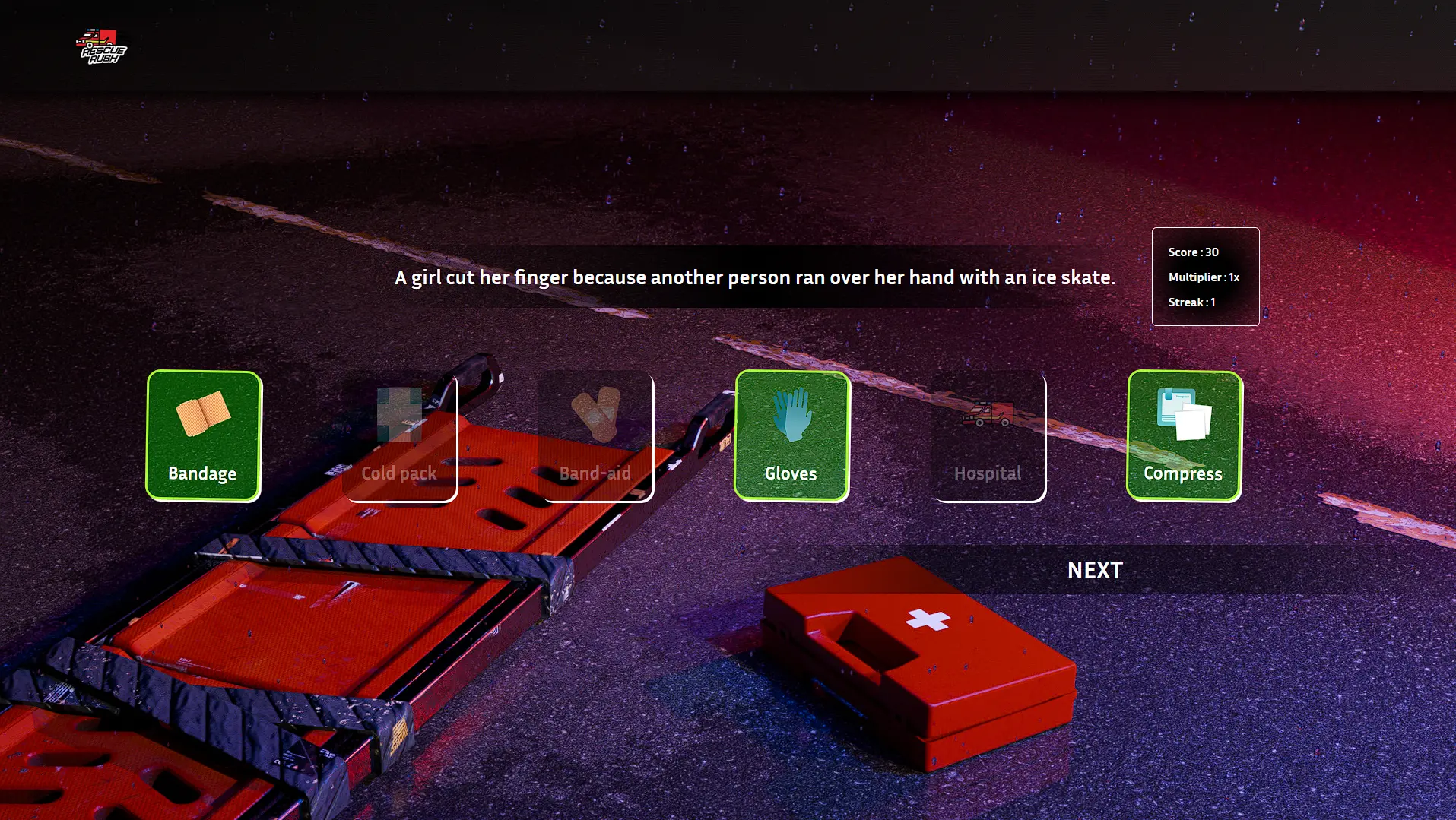Select the Band-aid plasters icon
1456x820 pixels.
(x=596, y=414)
